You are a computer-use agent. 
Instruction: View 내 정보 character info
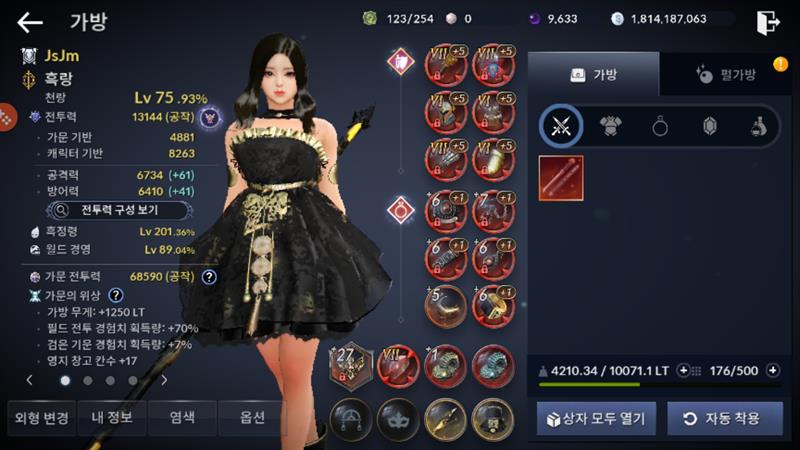110,417
